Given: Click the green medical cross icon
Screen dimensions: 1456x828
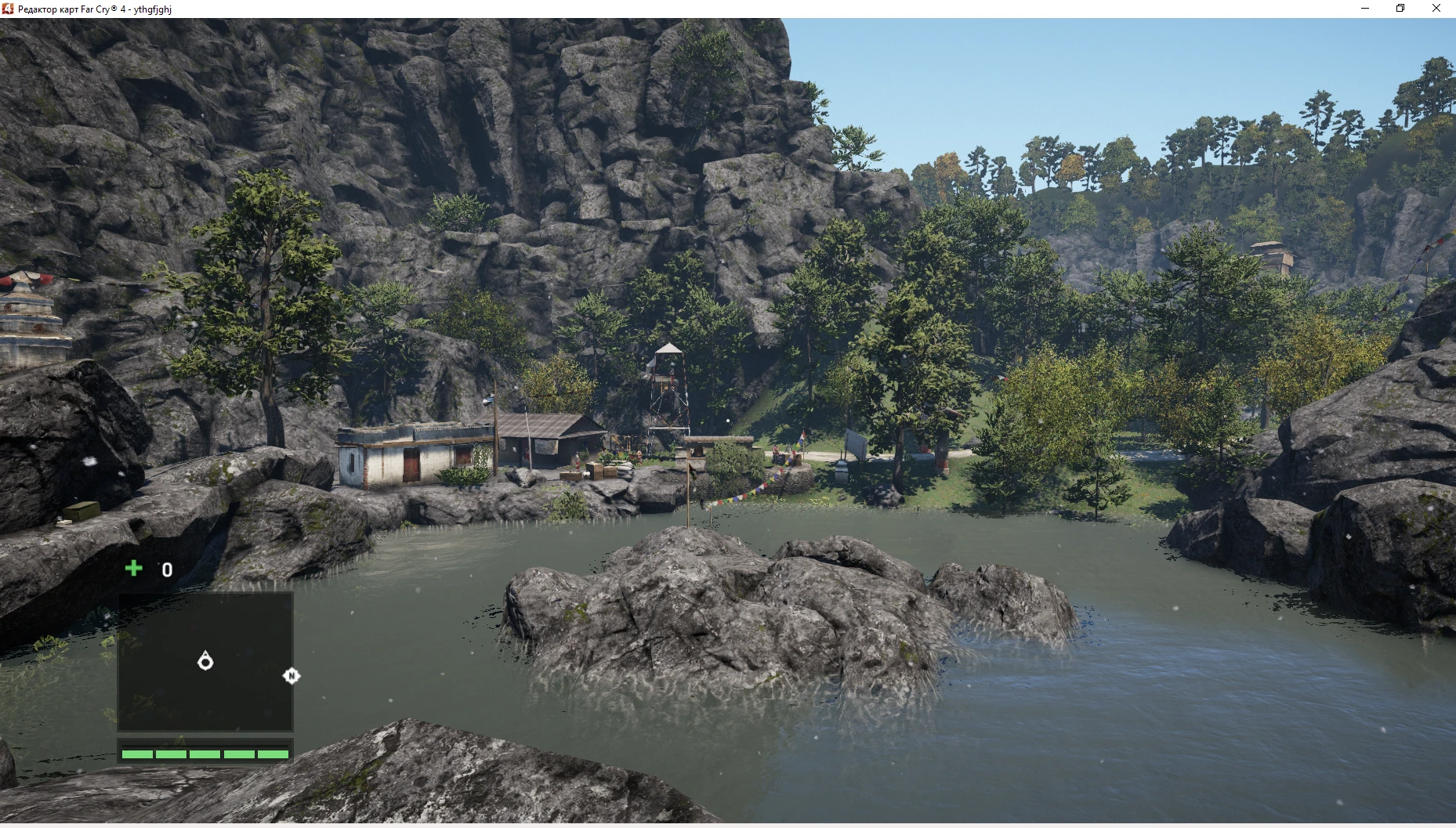Looking at the screenshot, I should point(133,569).
